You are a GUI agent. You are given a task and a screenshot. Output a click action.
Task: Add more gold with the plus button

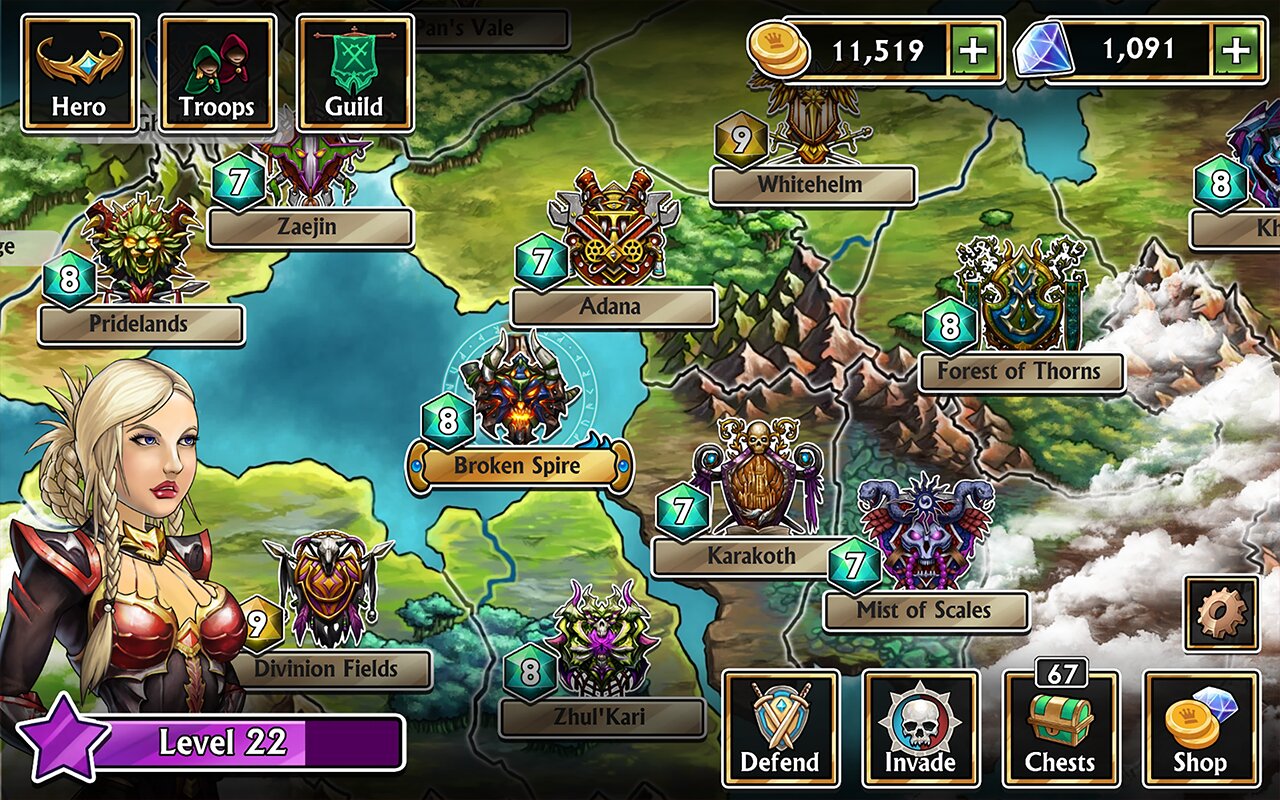point(974,50)
